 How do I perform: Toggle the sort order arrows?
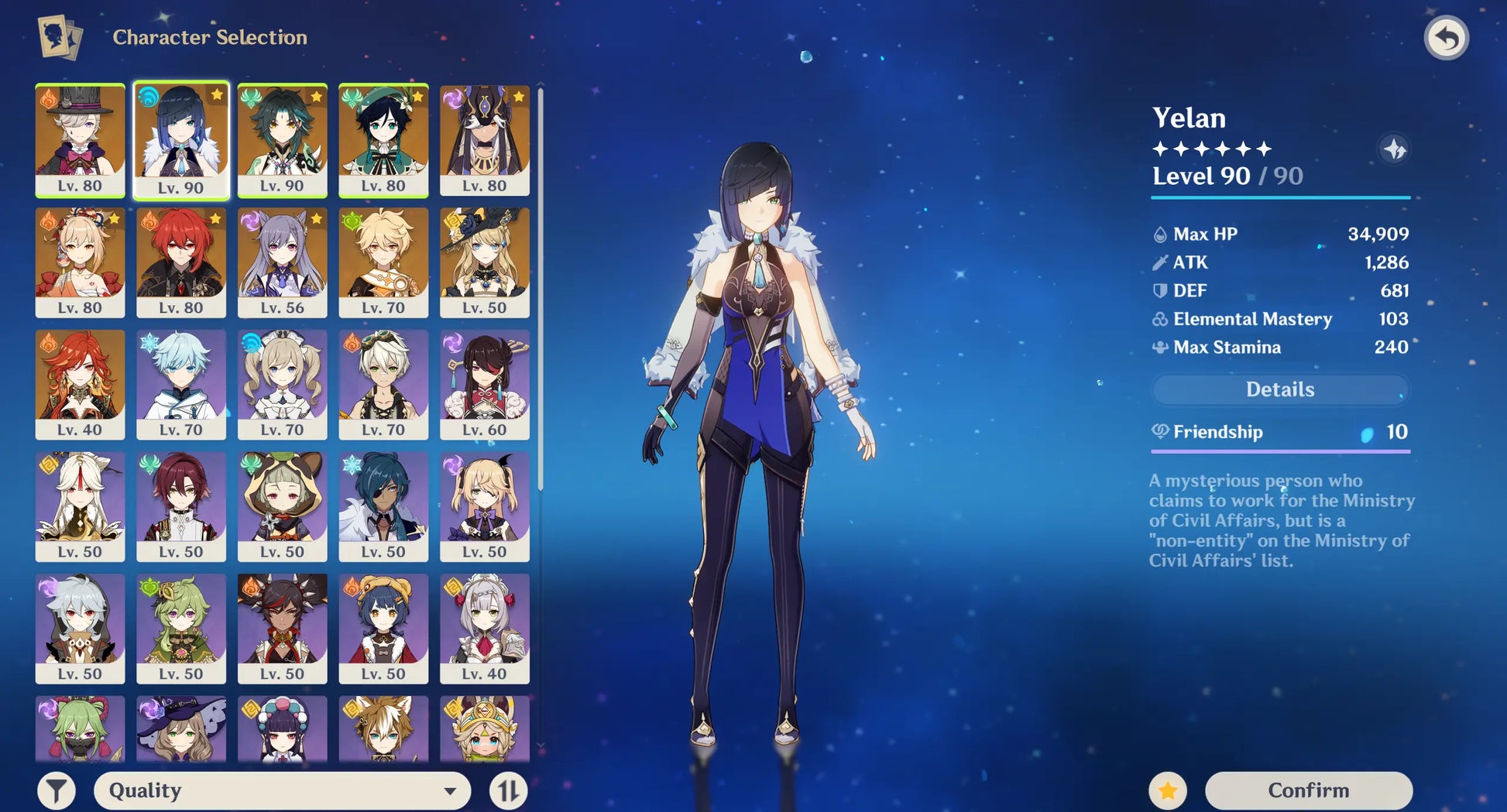[508, 790]
